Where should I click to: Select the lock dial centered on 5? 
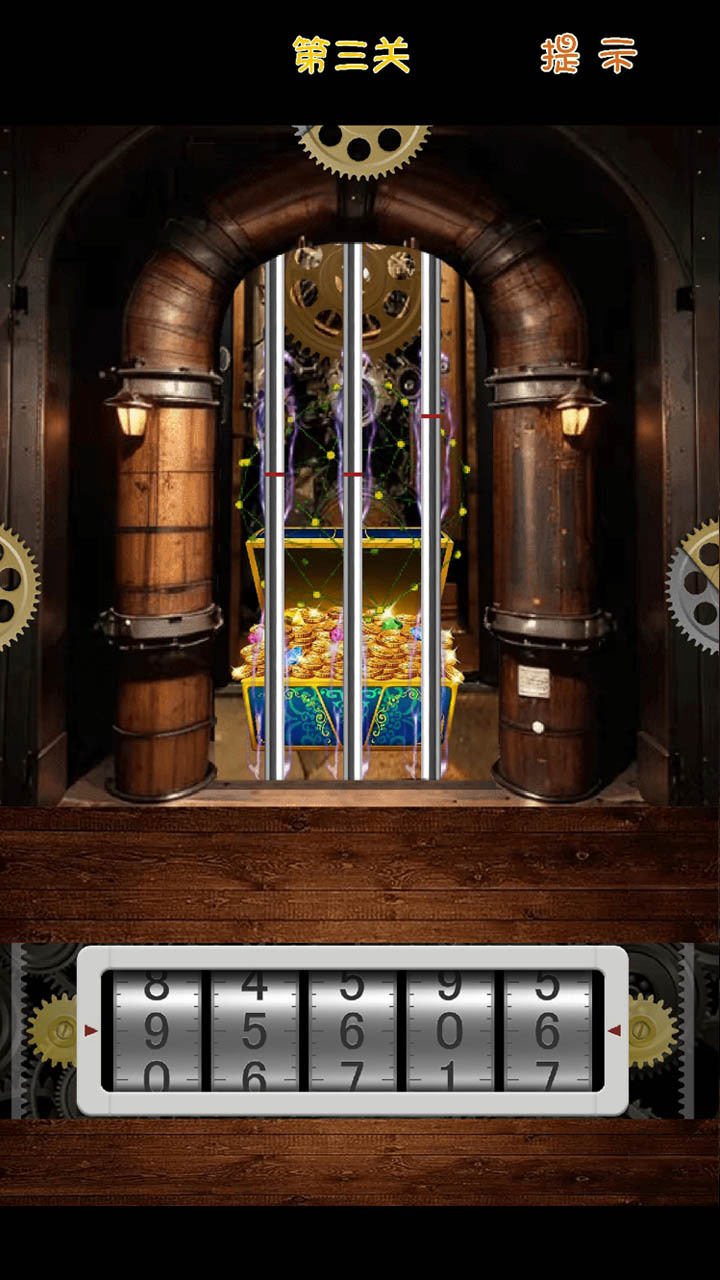pyautogui.click(x=254, y=1030)
